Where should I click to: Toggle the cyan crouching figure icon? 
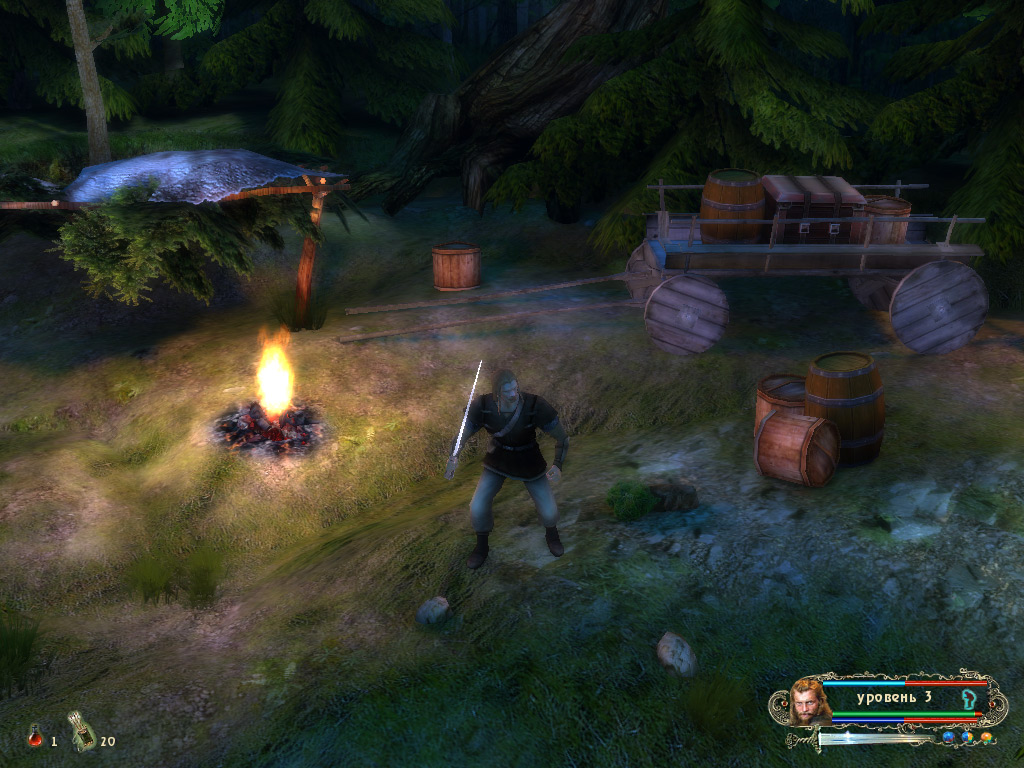[968, 697]
